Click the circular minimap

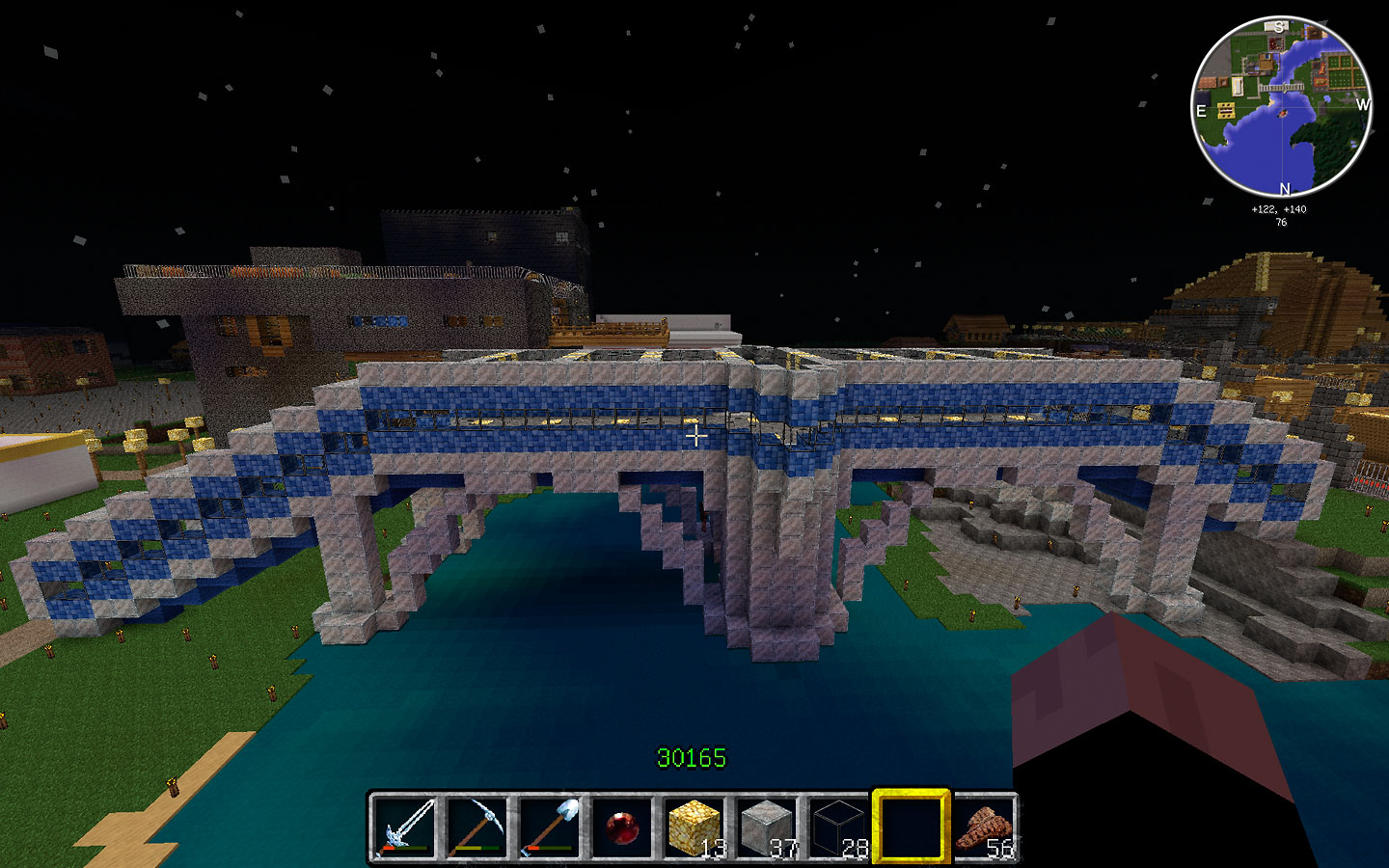point(1282,107)
